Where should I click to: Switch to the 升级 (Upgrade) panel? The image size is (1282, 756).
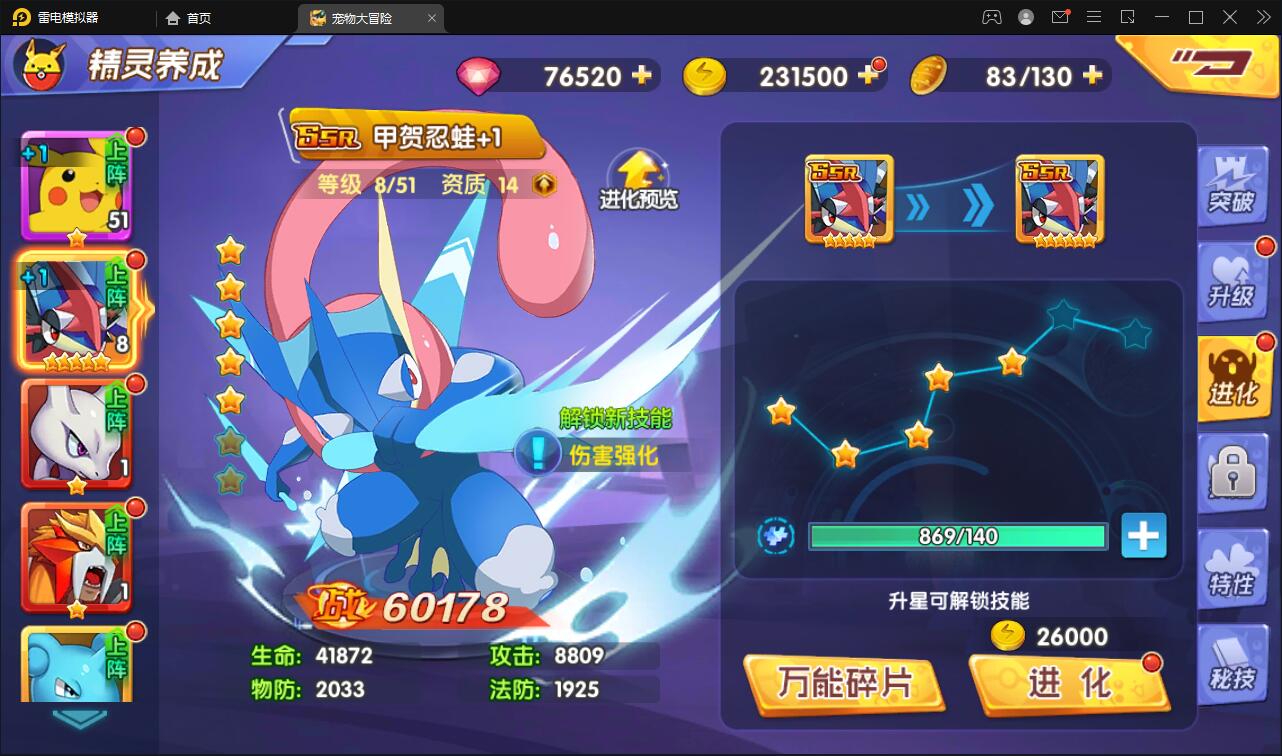point(1233,282)
